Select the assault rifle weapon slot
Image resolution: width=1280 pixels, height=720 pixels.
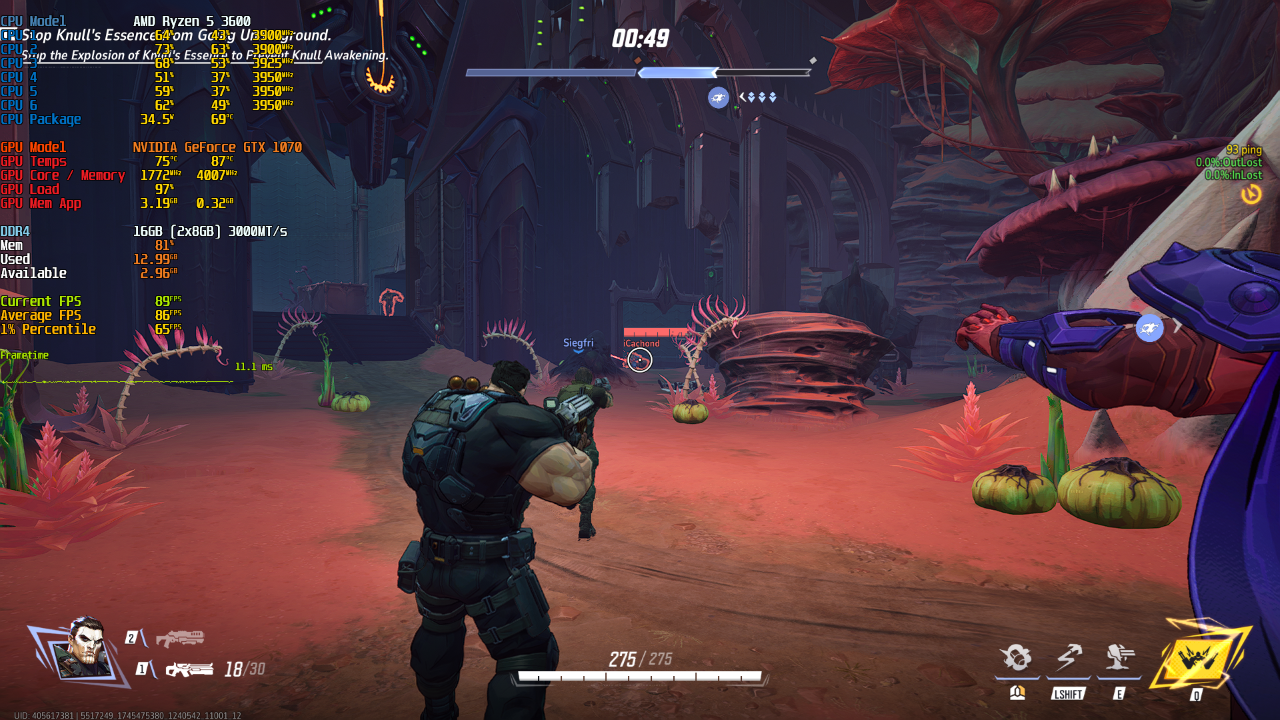[x=189, y=669]
